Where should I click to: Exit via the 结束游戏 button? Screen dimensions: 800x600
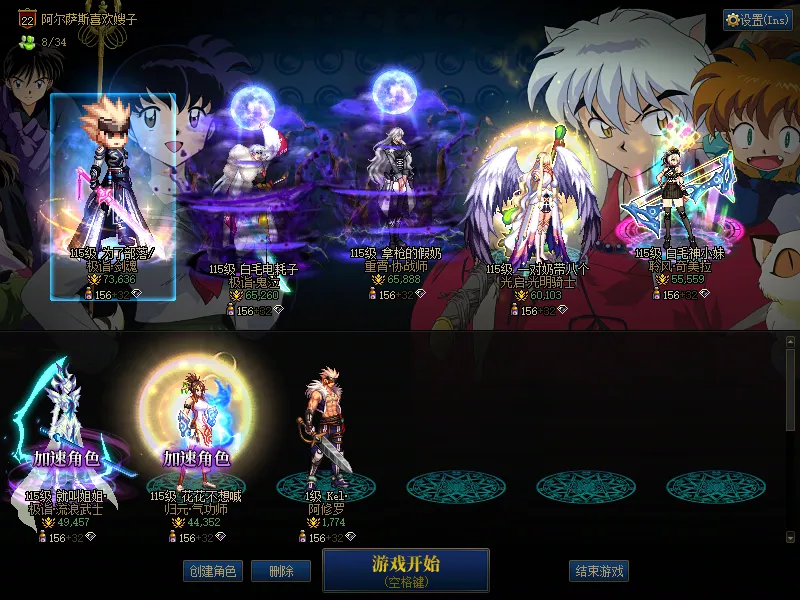(x=599, y=571)
